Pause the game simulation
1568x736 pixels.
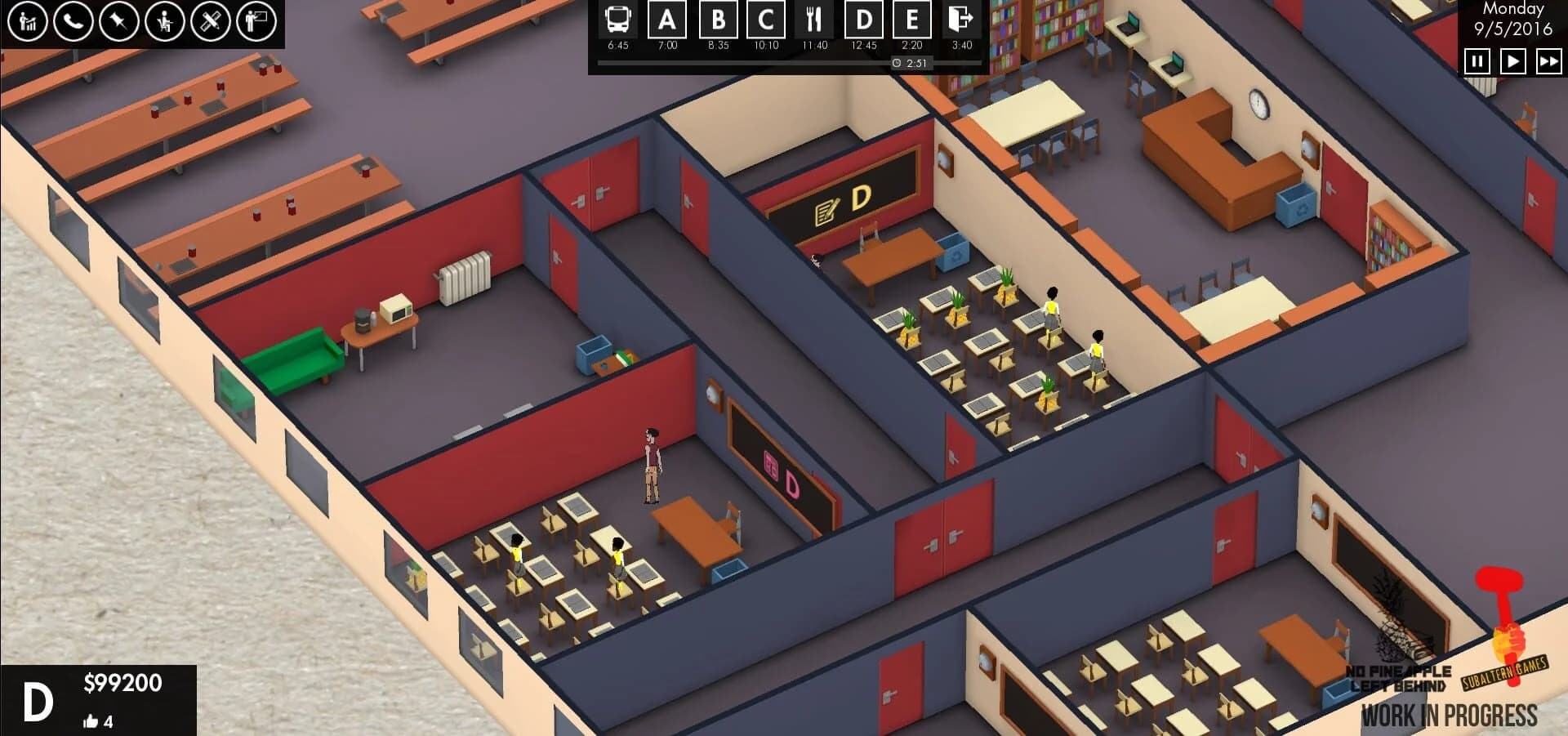click(1477, 60)
